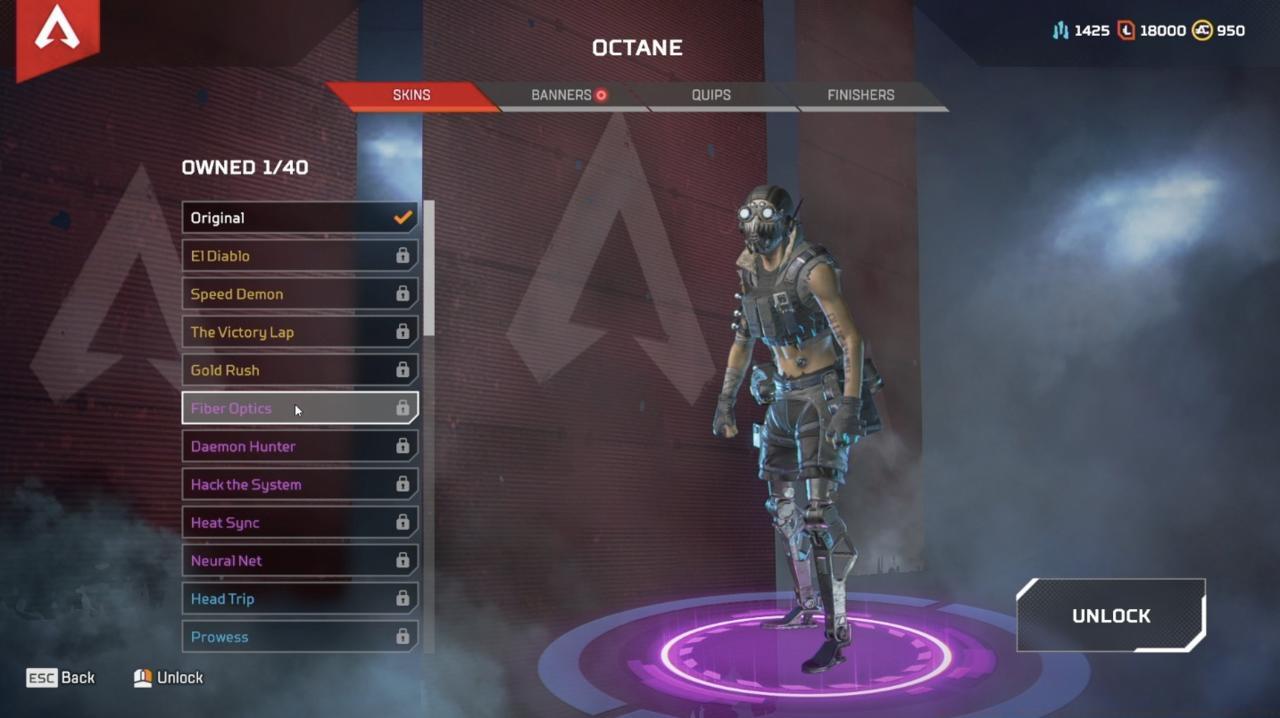Preview the Speed Demon skin
This screenshot has height=718, width=1280.
click(x=299, y=294)
